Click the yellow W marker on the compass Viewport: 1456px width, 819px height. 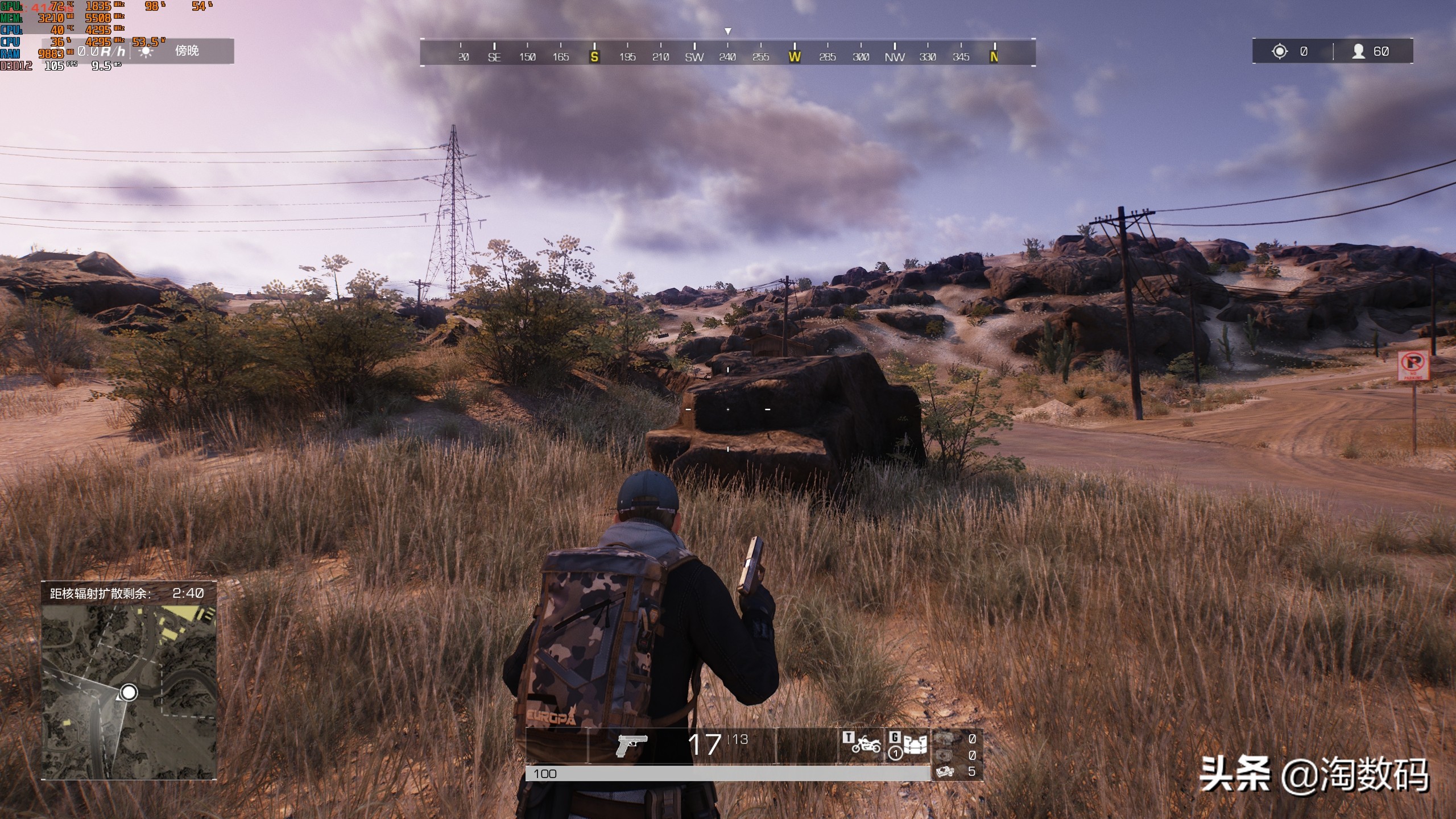point(796,57)
